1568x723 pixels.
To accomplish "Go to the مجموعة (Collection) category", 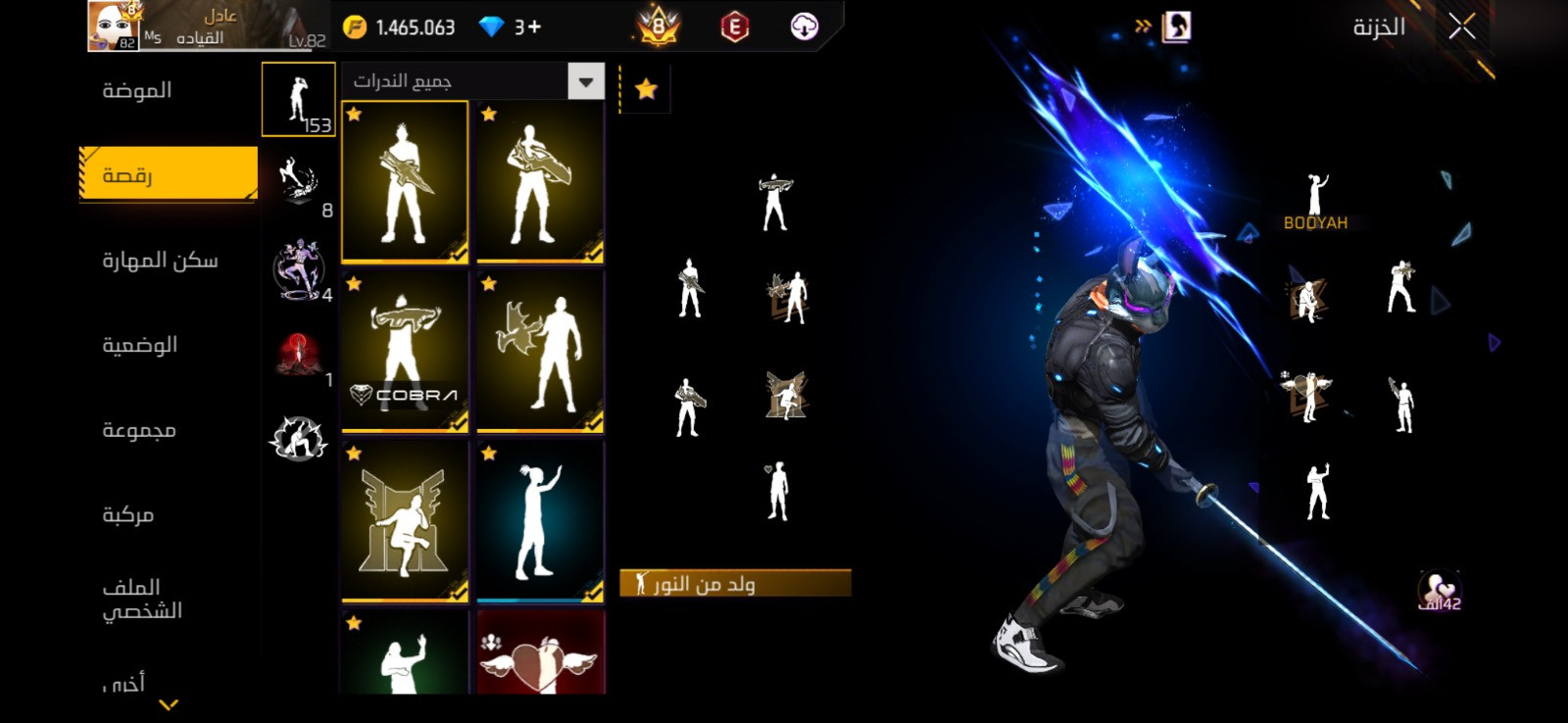I will [139, 430].
